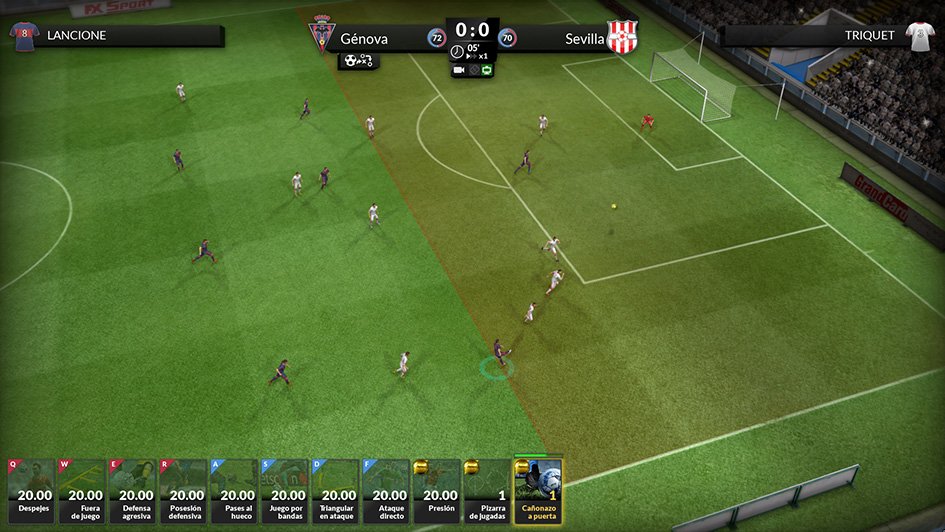Select the Despejes tactic card
Image resolution: width=945 pixels, height=532 pixels.
pos(33,491)
